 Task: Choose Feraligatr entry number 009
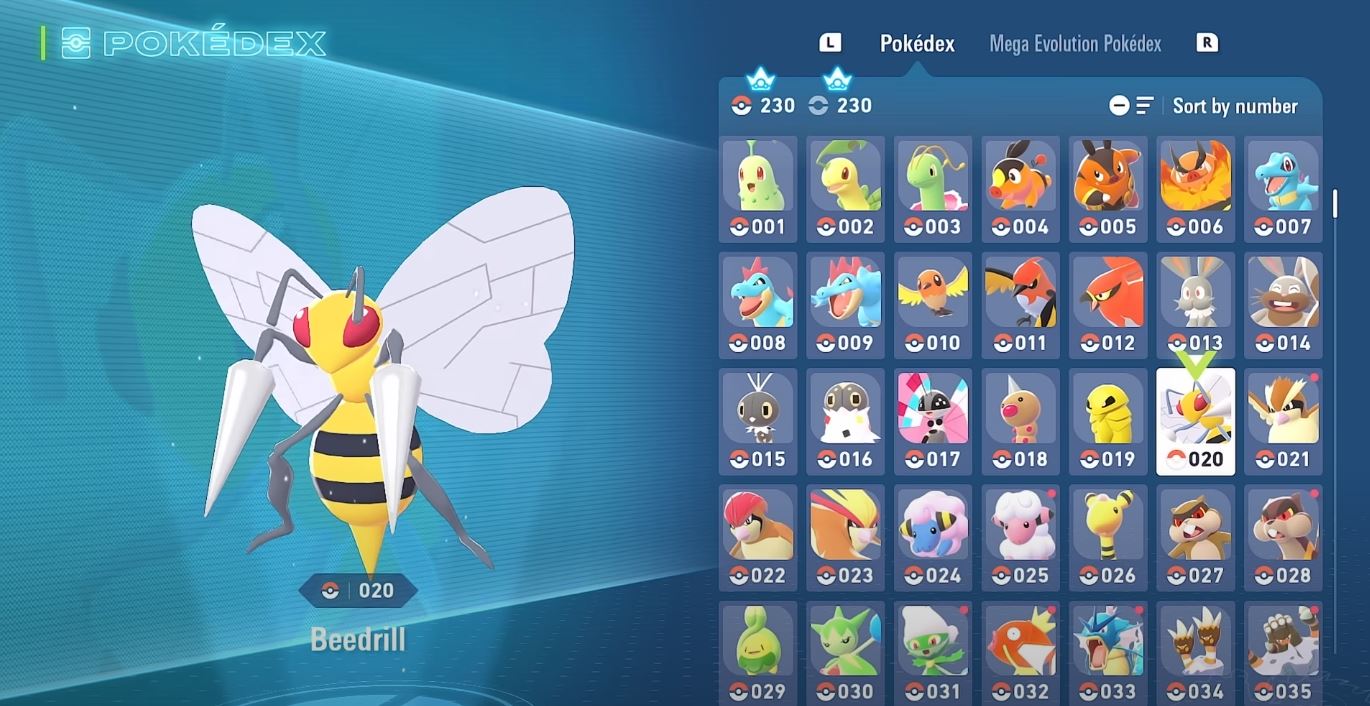pos(846,305)
